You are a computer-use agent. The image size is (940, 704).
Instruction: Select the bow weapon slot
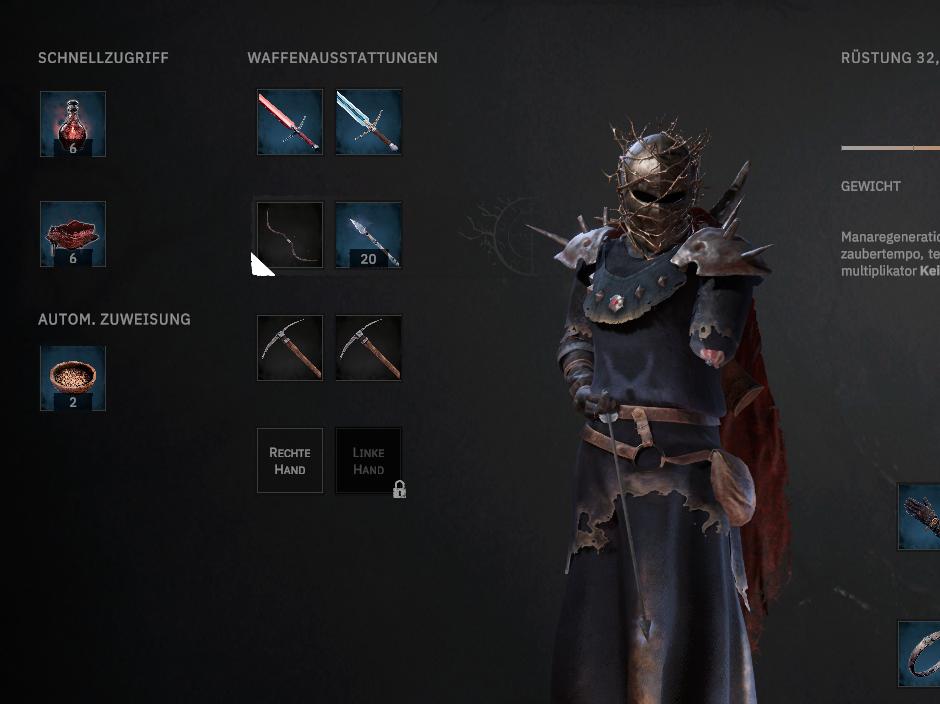click(x=290, y=235)
